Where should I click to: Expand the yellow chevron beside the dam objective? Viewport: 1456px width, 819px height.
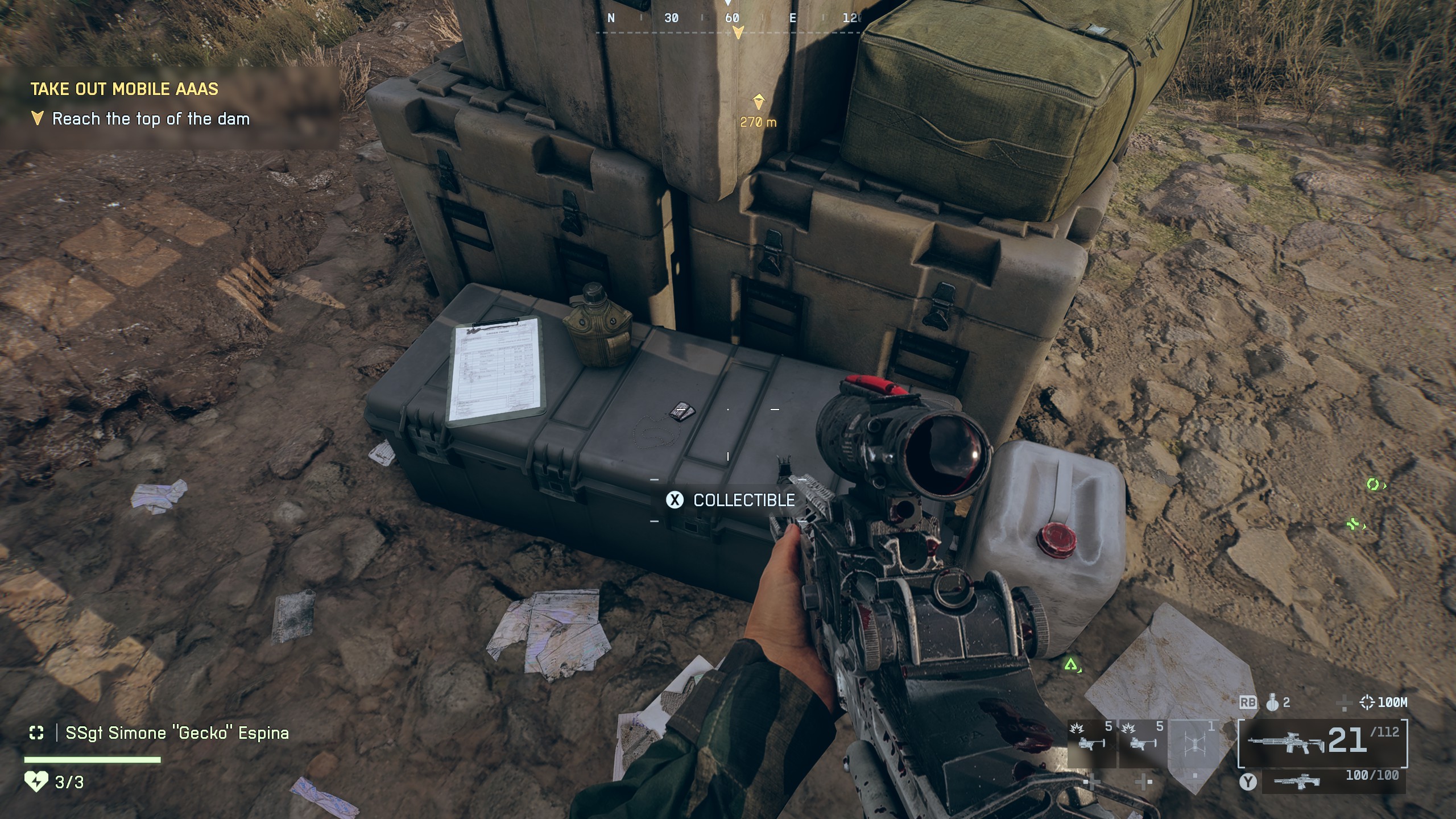[x=37, y=118]
